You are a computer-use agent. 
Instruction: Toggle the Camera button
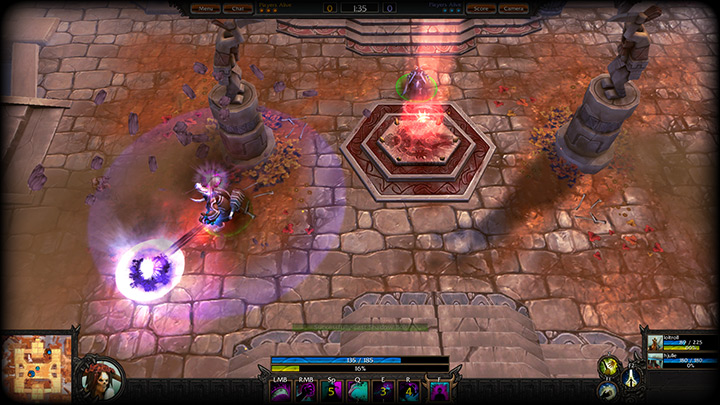[512, 8]
